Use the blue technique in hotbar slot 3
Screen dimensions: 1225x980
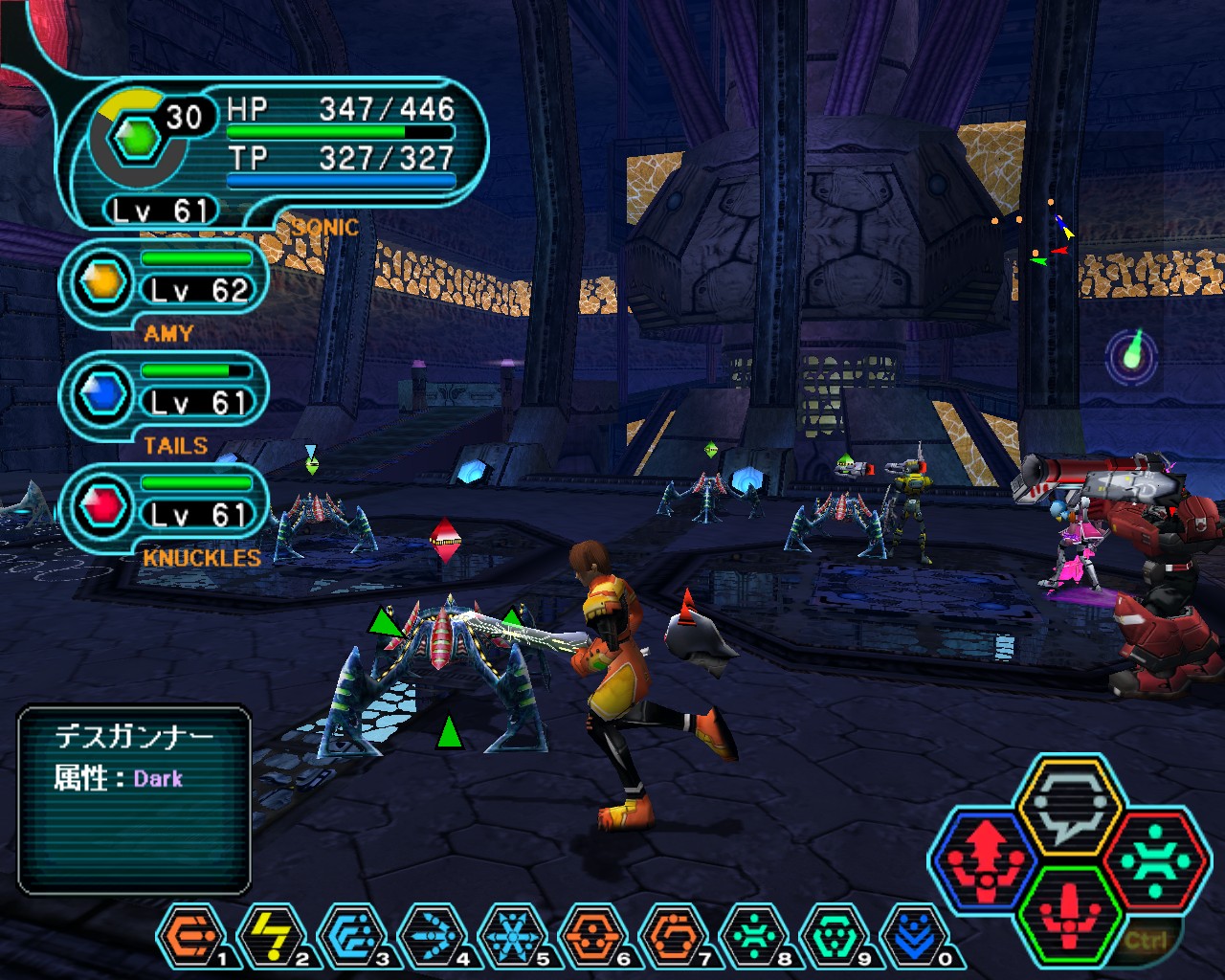tap(351, 935)
